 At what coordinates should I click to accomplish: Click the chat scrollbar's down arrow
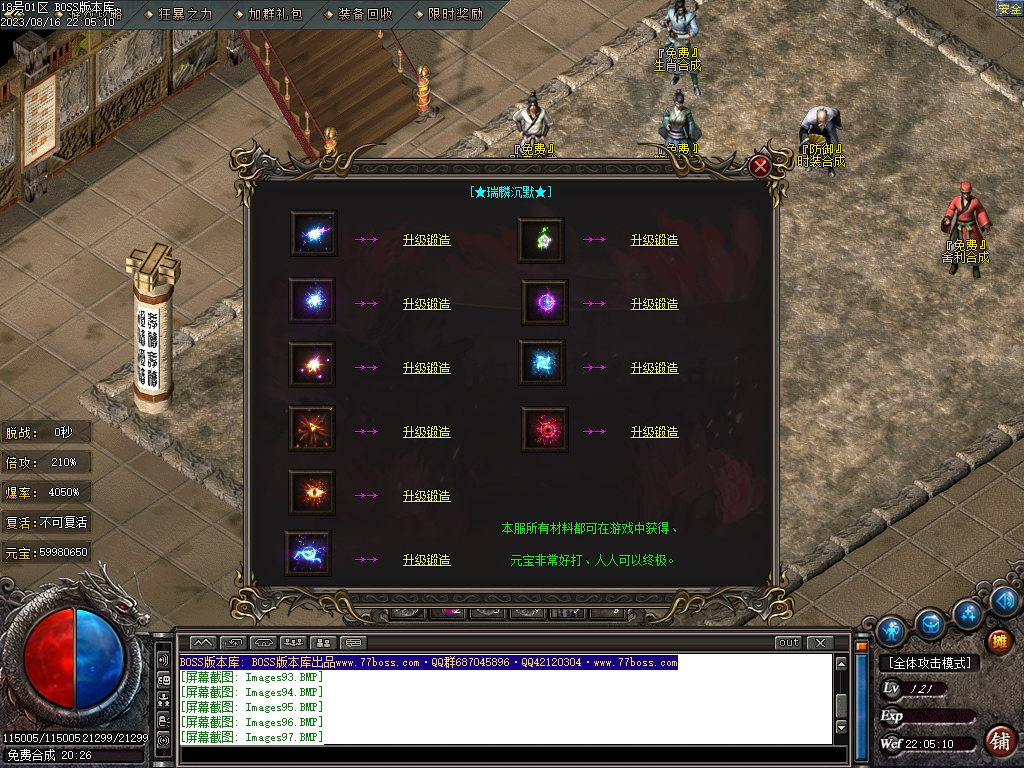[842, 728]
